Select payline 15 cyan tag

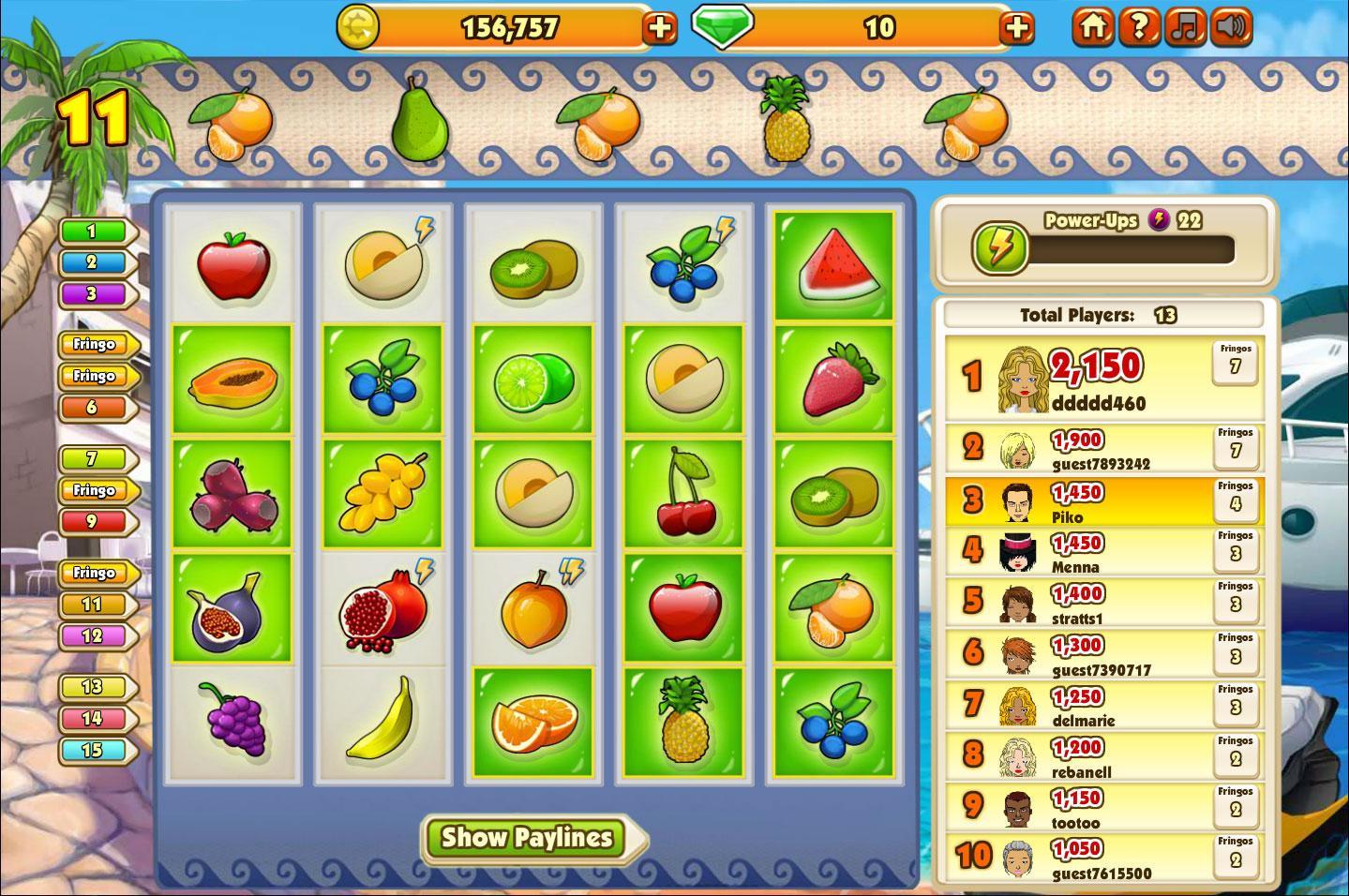pos(92,750)
